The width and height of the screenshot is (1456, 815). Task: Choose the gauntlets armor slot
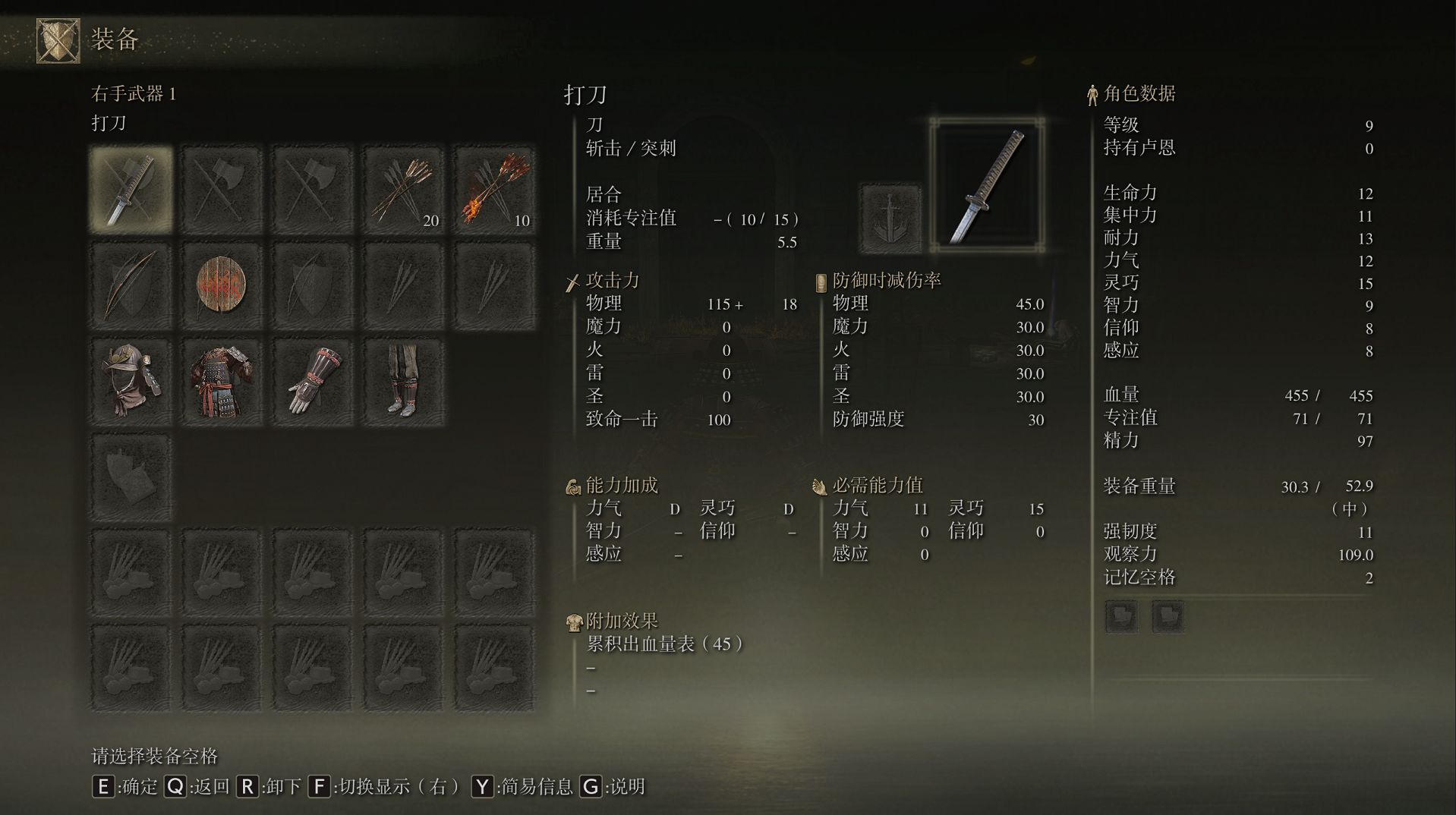(312, 381)
